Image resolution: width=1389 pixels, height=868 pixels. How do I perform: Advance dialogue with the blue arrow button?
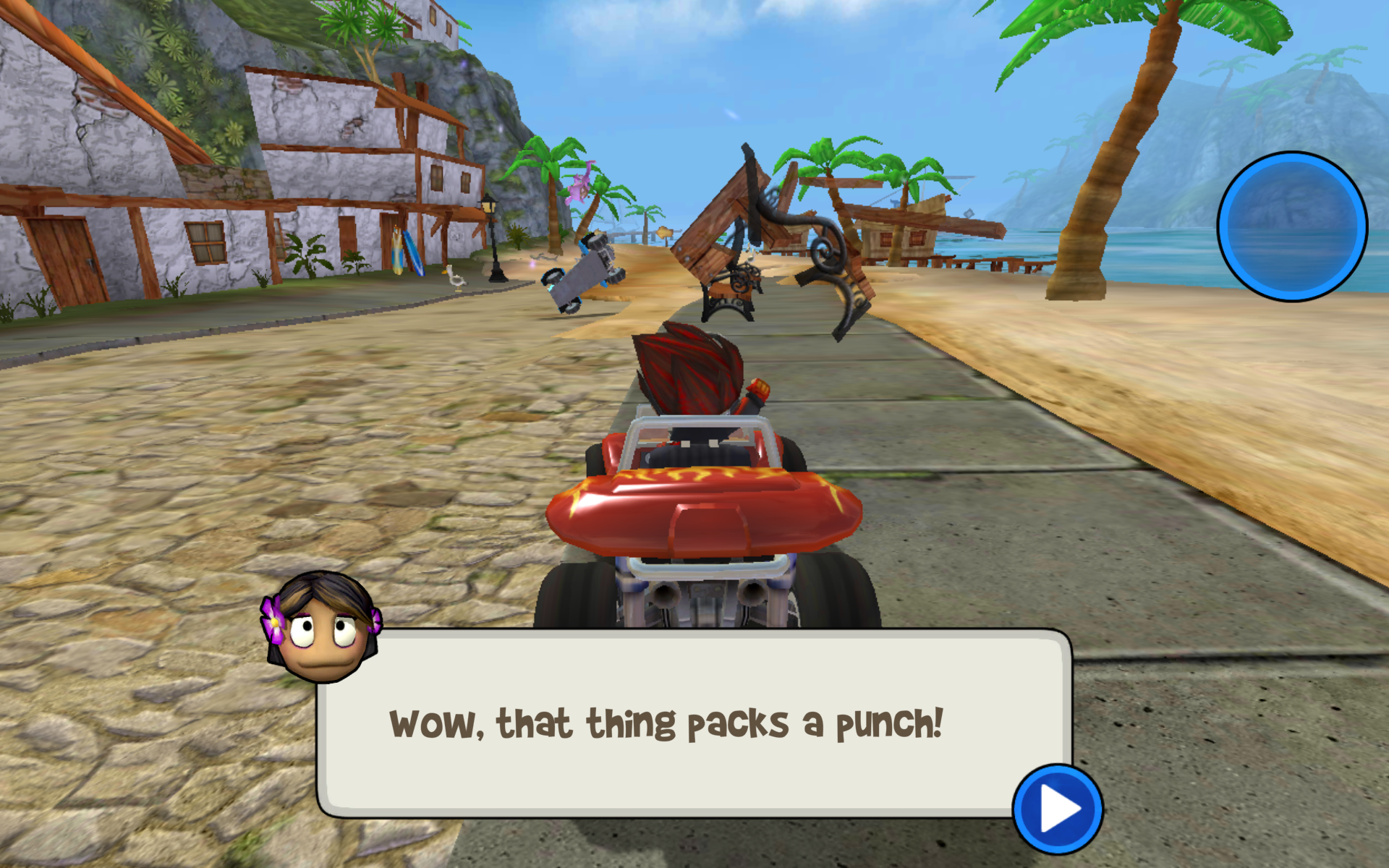pos(1058,809)
